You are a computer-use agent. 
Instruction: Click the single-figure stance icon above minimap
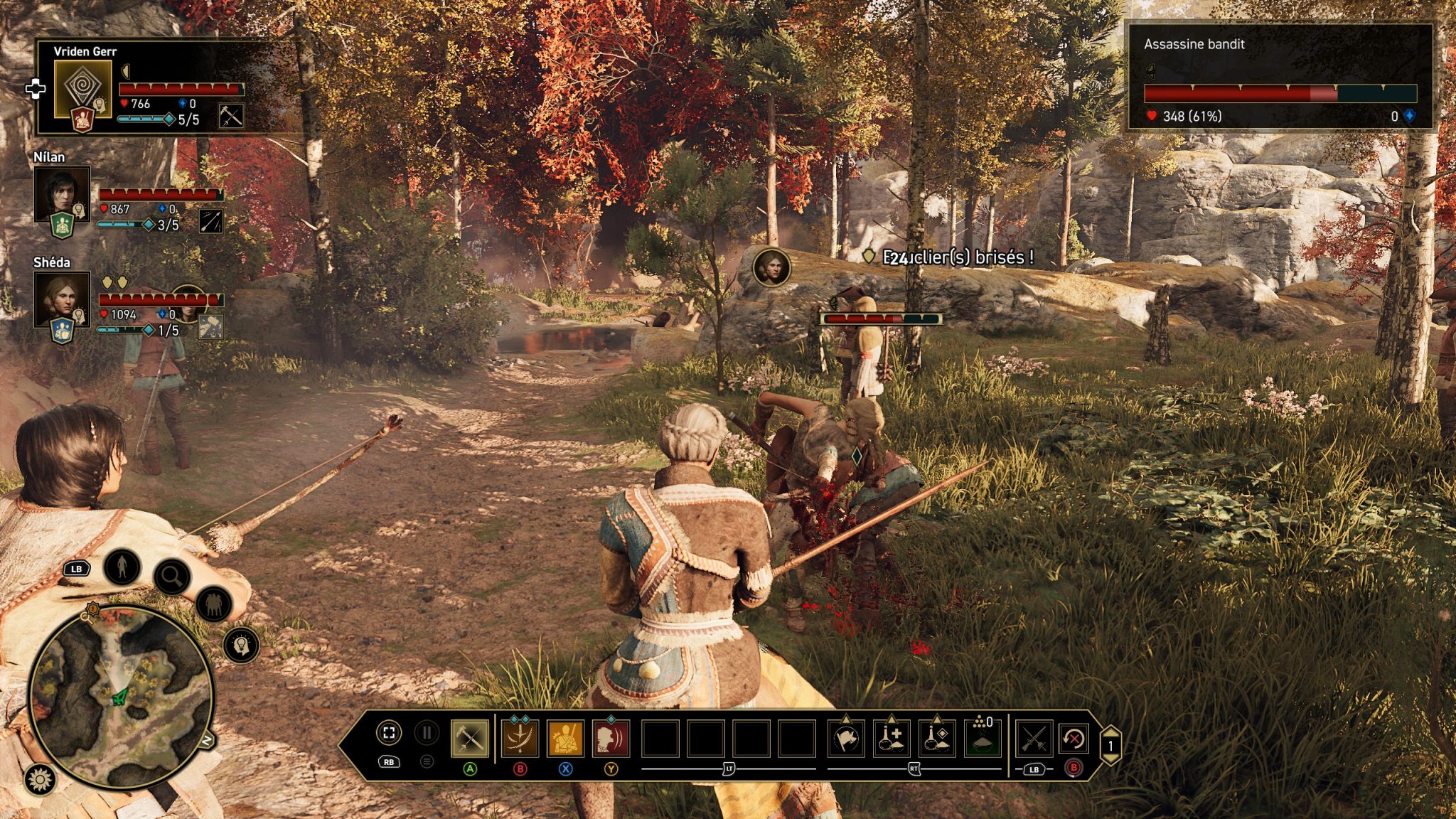122,567
